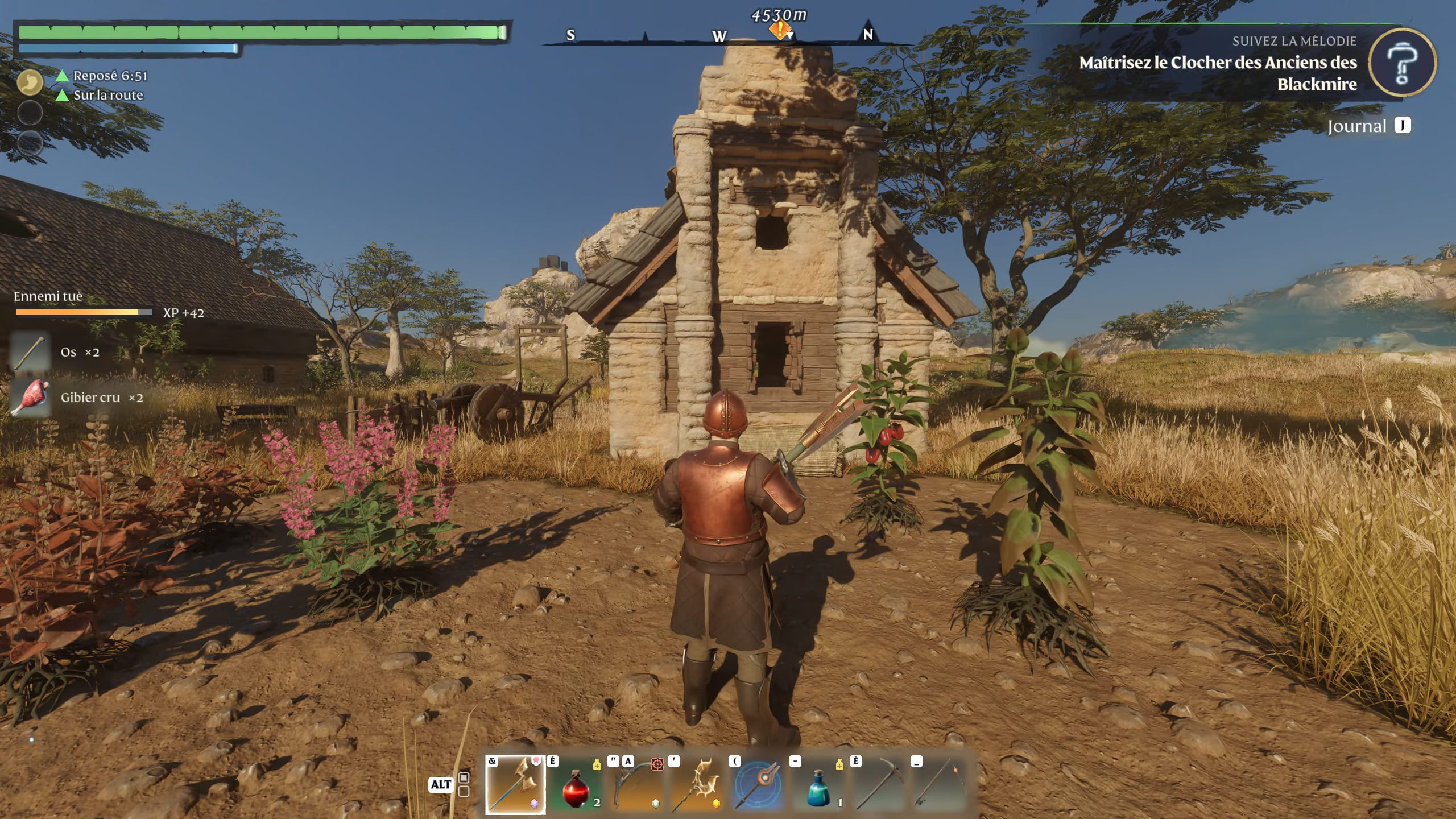Click the Blackmire belfry quest objective
The image size is (1456, 819).
[x=1218, y=73]
